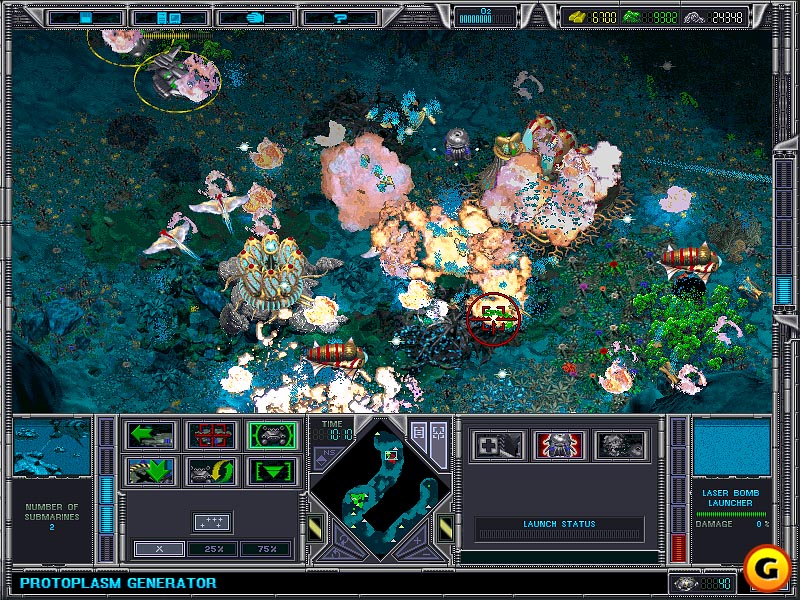Select the red crosshair attack command
This screenshot has height=600, width=800.
pos(212,436)
